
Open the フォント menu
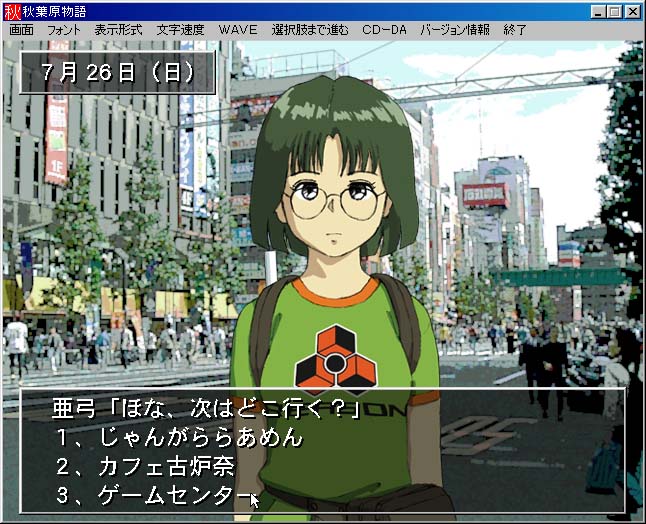64,30
